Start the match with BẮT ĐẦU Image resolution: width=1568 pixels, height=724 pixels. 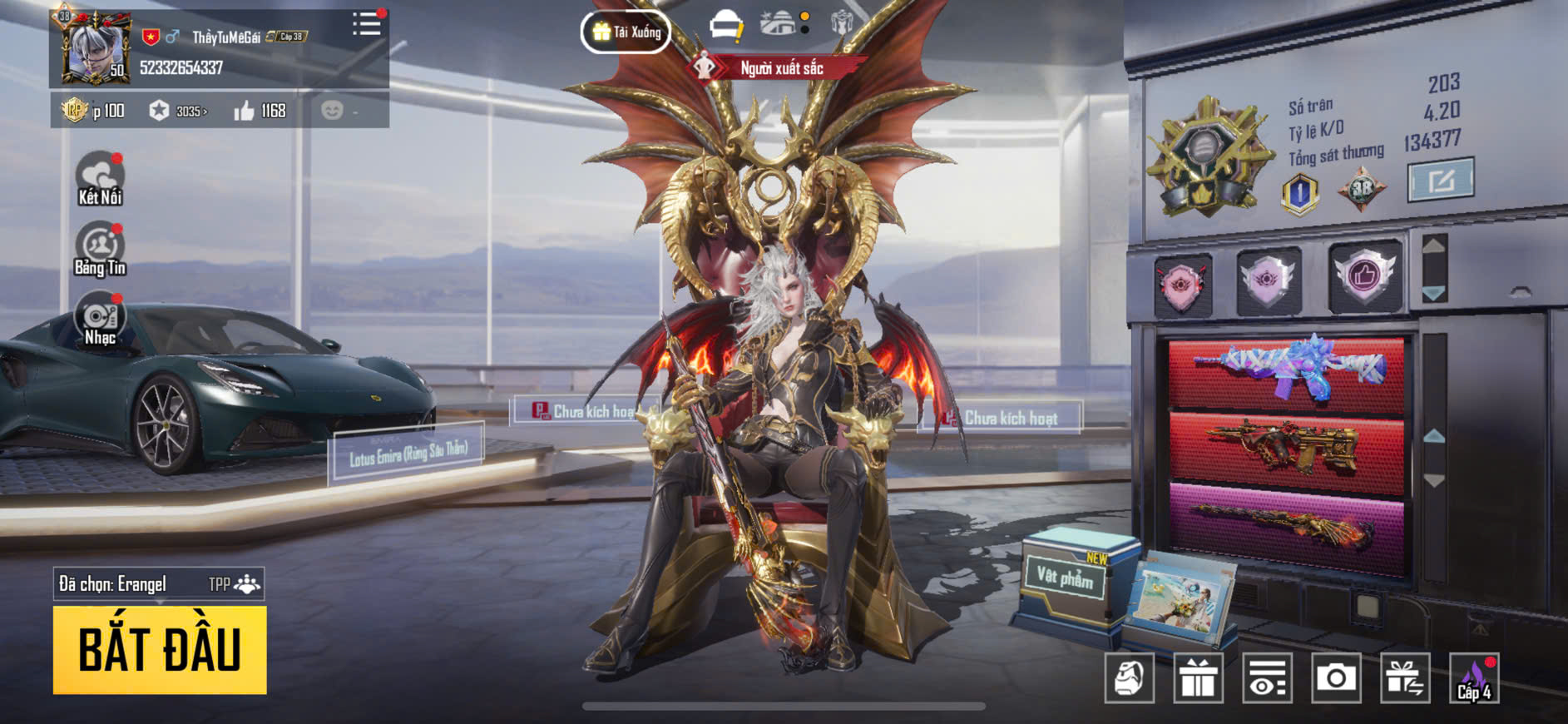160,649
